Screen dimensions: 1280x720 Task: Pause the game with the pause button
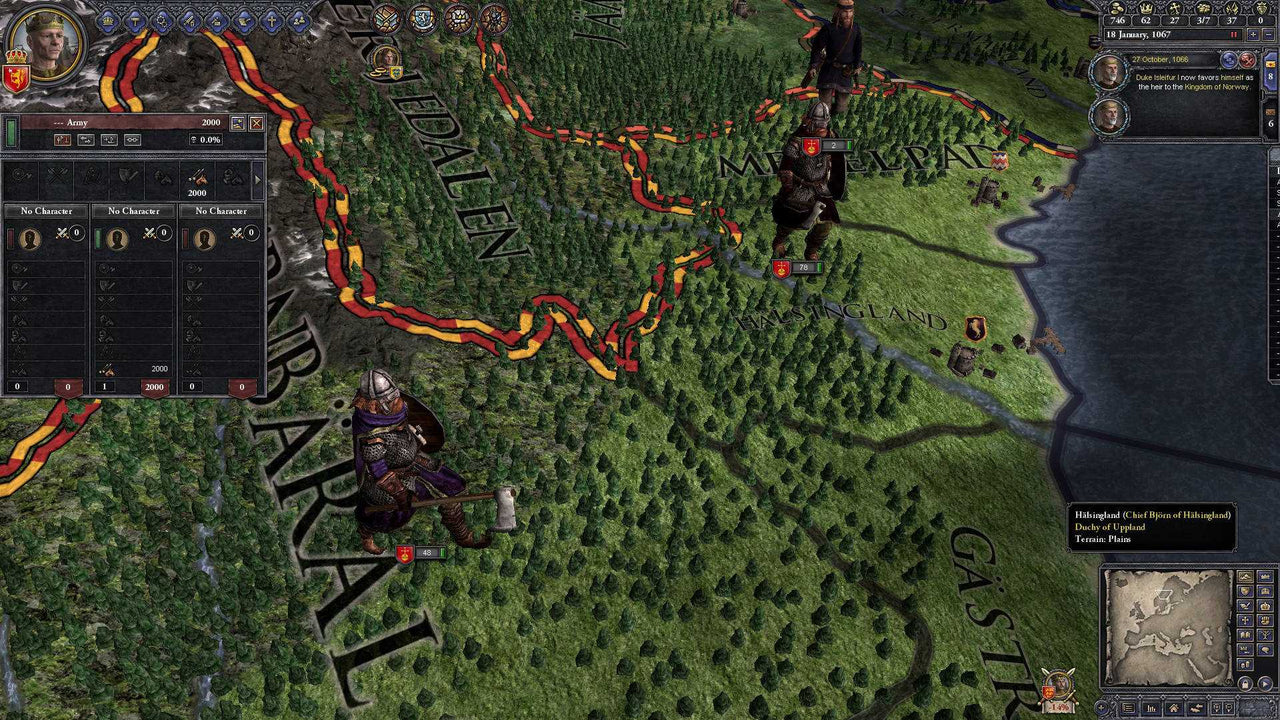(x=1234, y=34)
